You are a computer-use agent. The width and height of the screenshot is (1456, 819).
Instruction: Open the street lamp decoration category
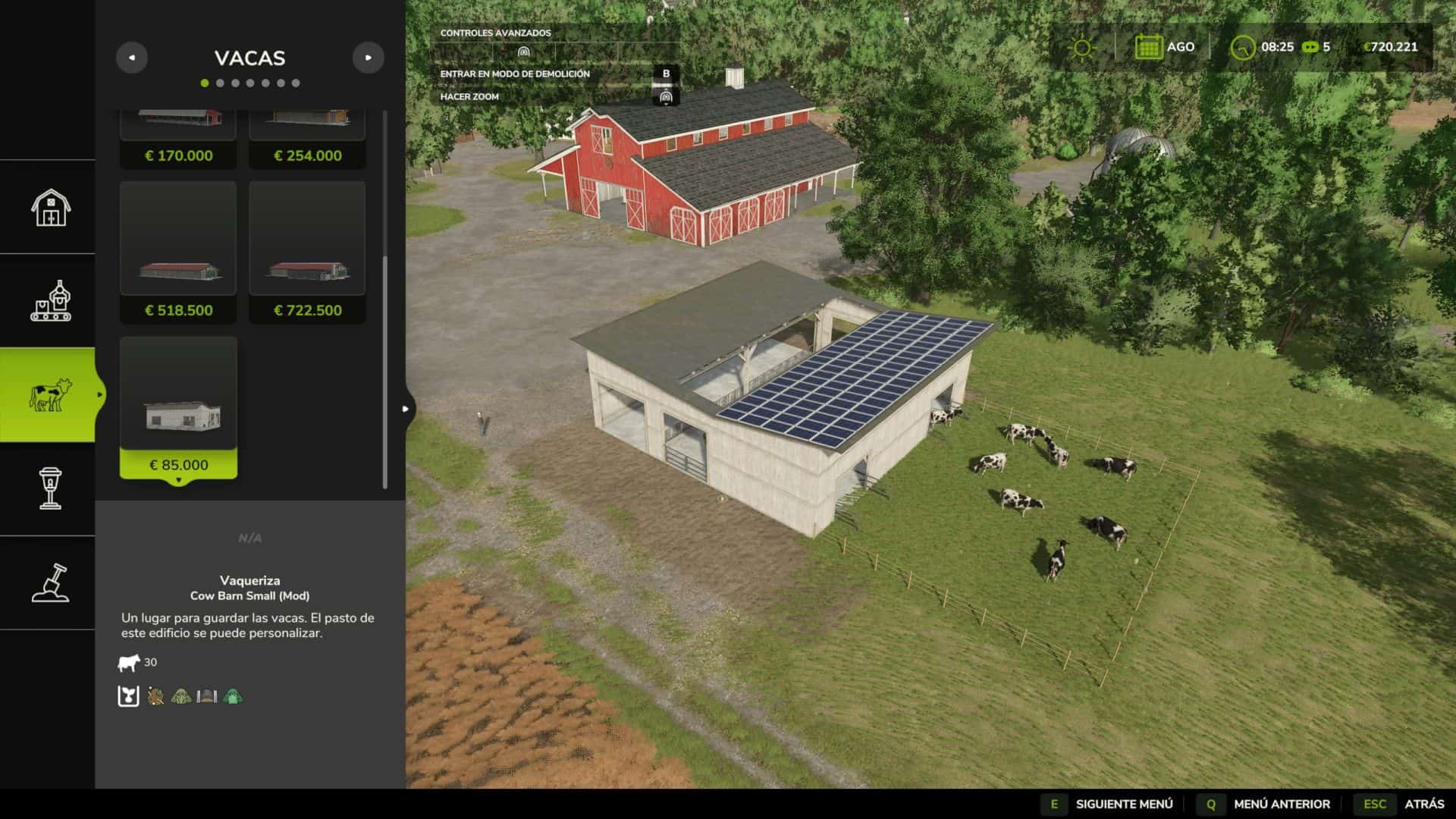tap(50, 489)
